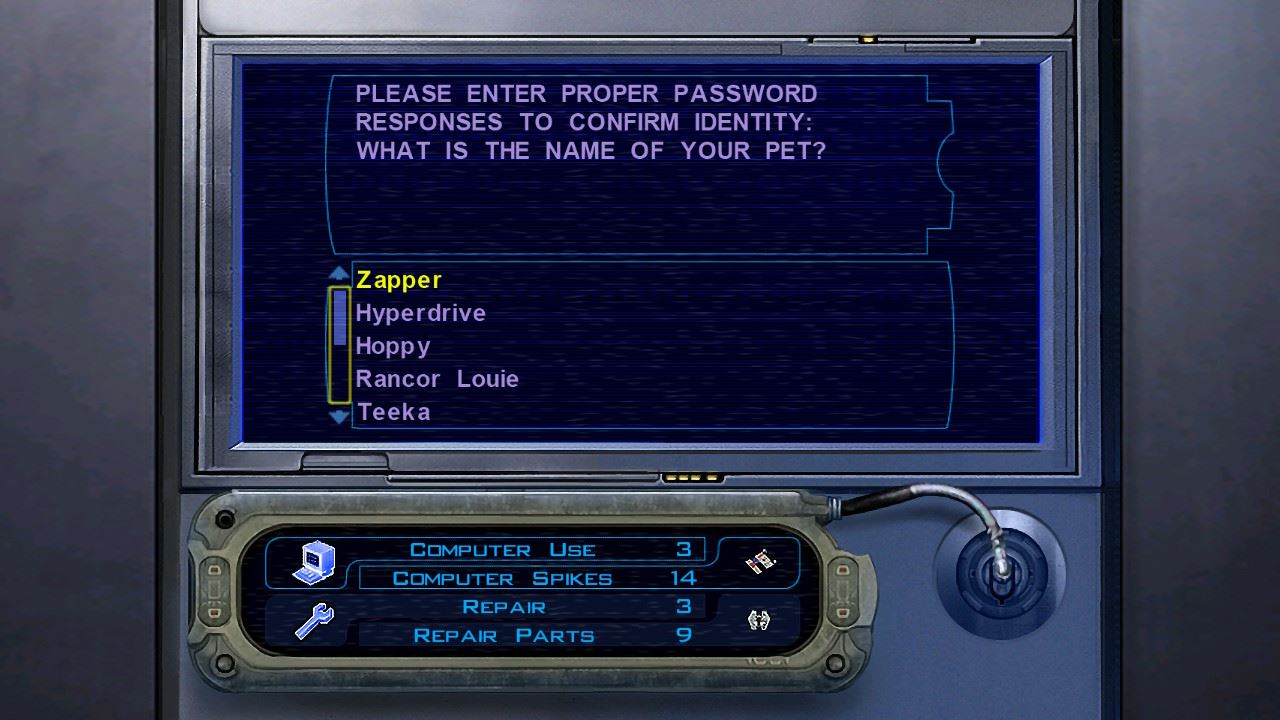This screenshot has width=1280, height=720.
Task: Select the Repair Parts row
Action: click(x=531, y=635)
